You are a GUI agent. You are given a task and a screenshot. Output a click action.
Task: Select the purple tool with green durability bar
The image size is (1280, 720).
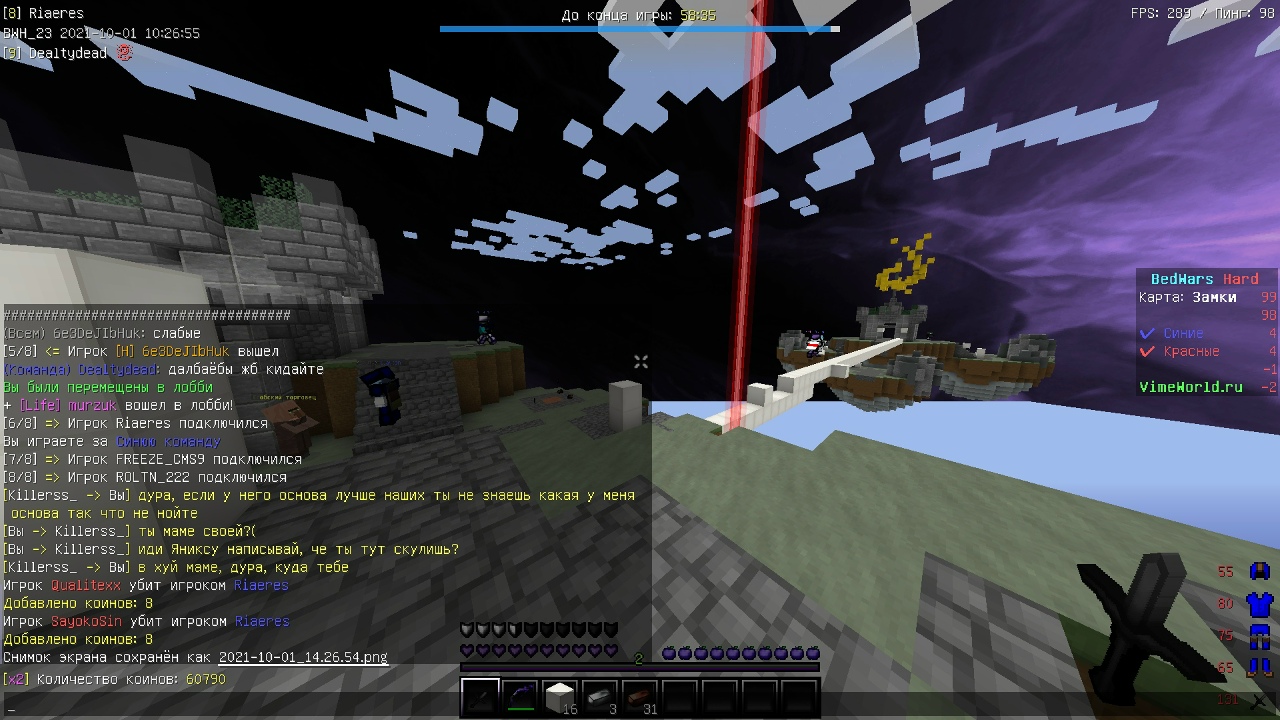coord(520,697)
